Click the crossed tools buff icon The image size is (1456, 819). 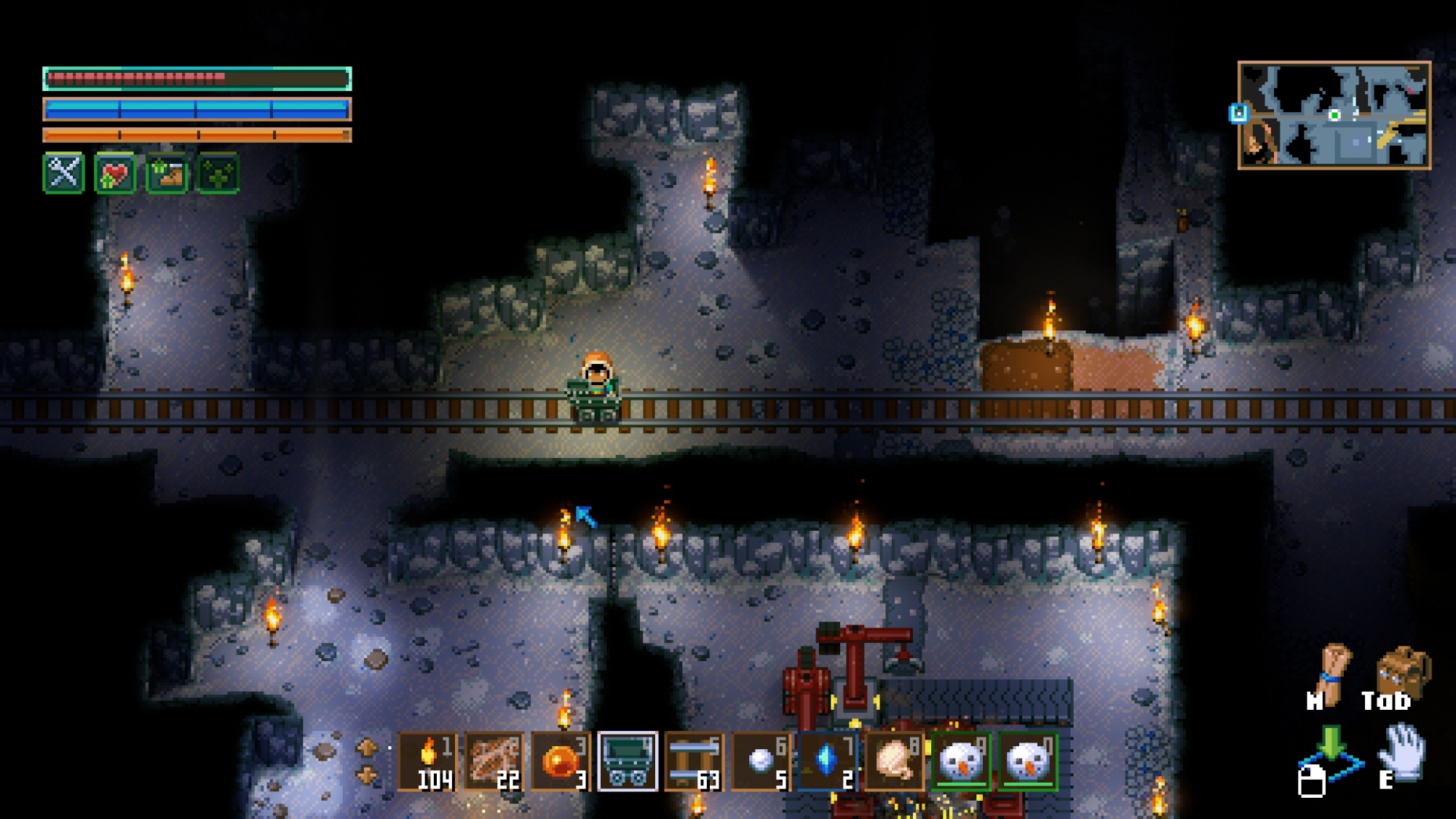click(x=64, y=173)
